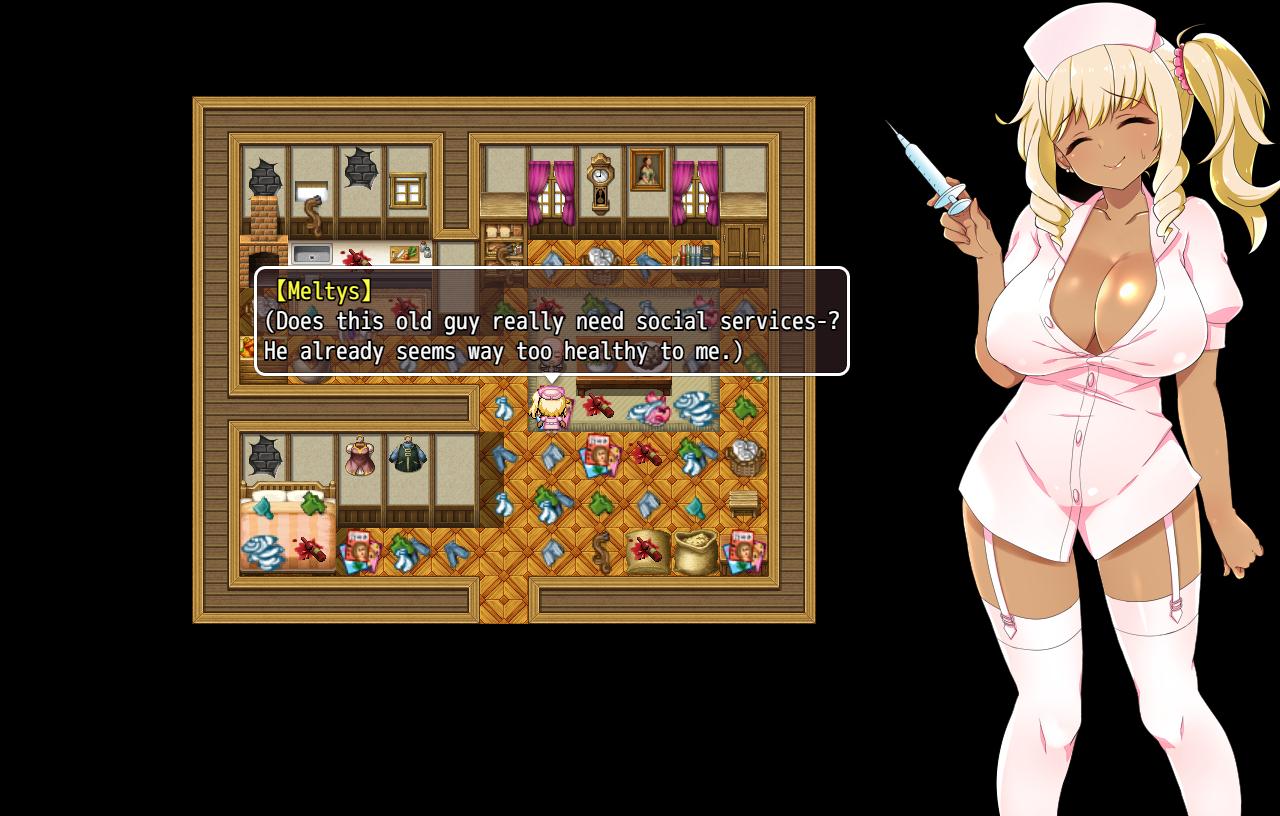
Task: Click the pink dress hanging on the wall
Action: [358, 458]
